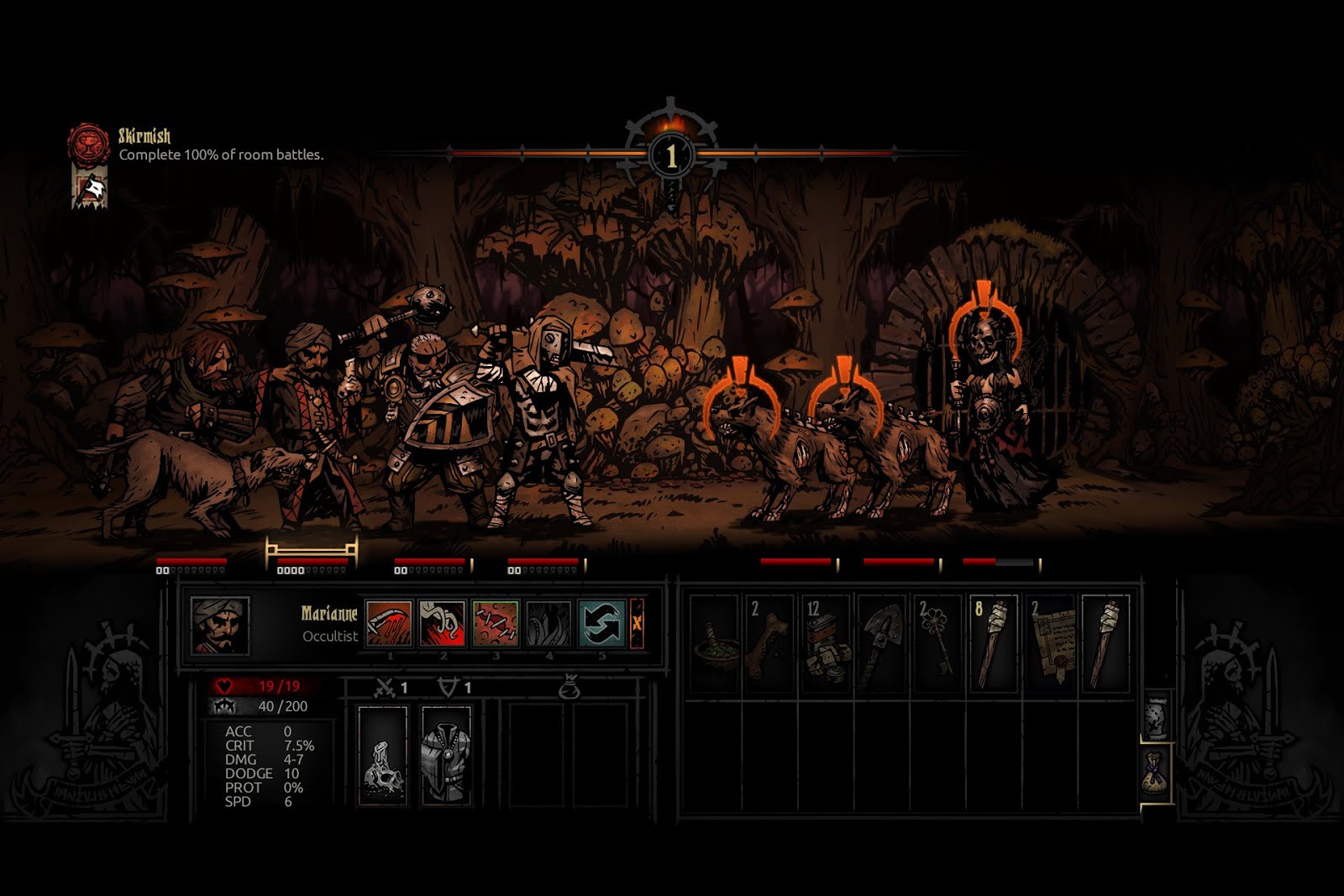Inspect the robe armor slot
The height and width of the screenshot is (896, 1344).
click(x=446, y=756)
